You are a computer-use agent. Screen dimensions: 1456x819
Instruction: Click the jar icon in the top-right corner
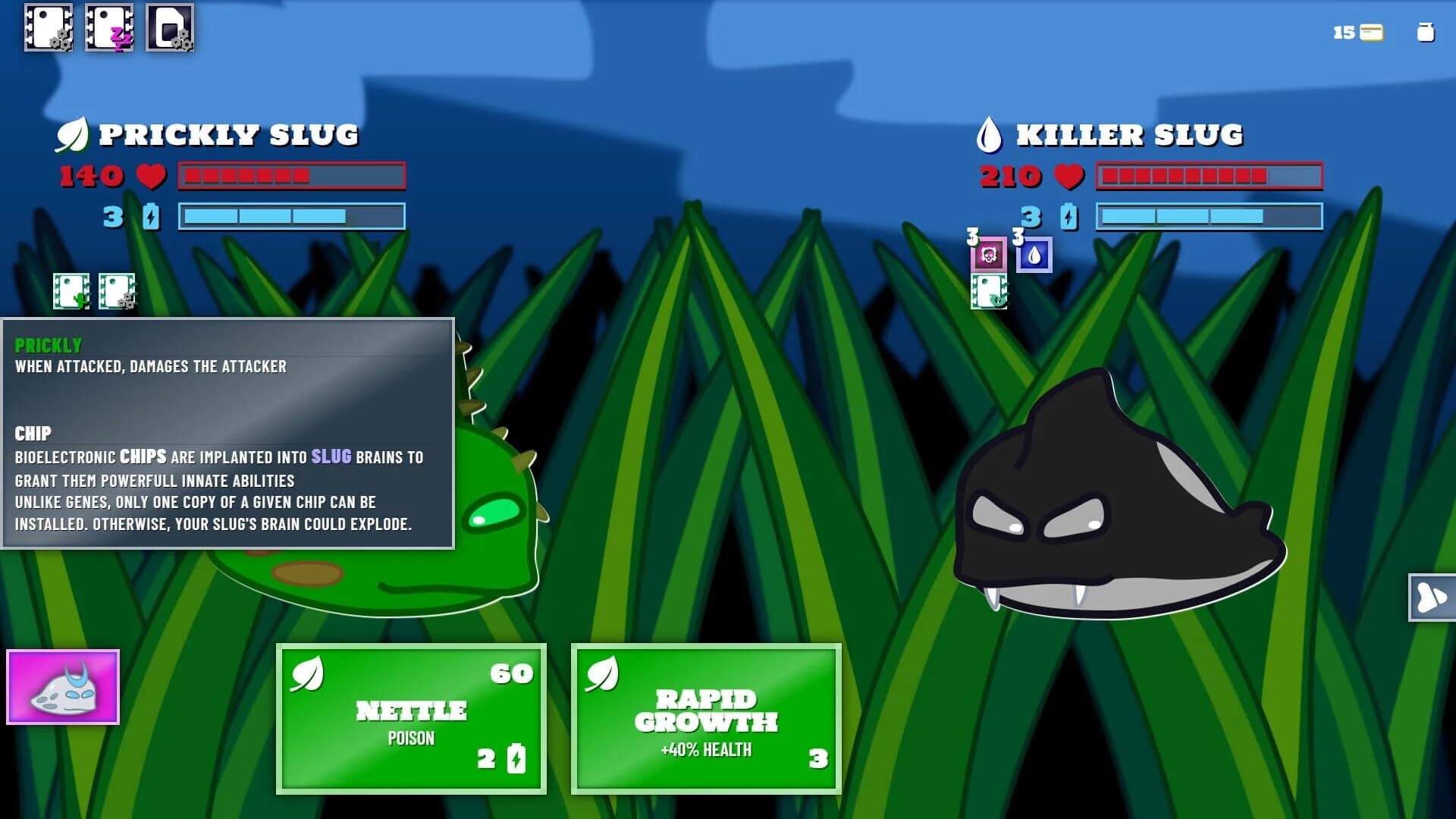click(x=1426, y=32)
